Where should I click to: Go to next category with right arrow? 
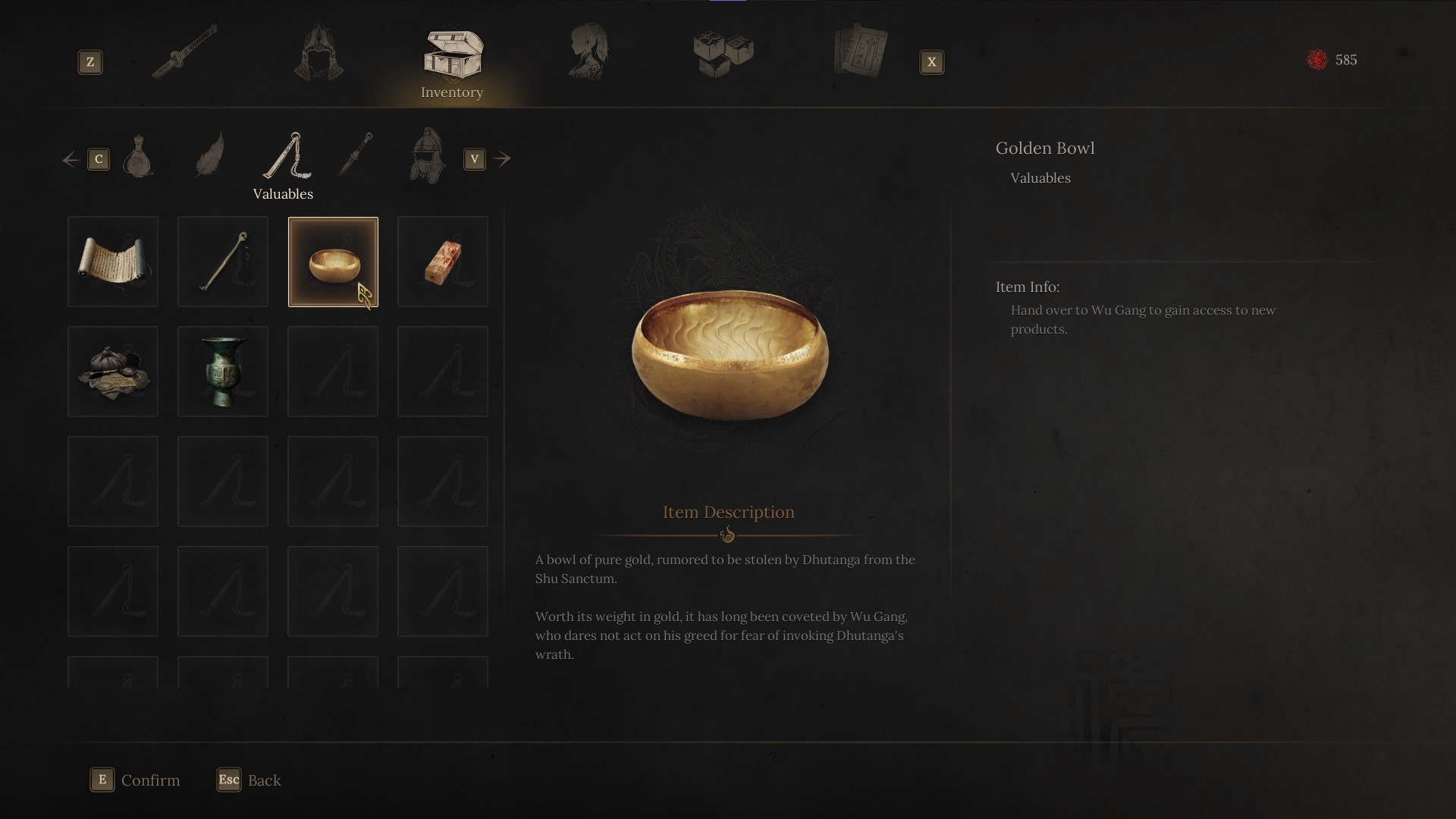(x=502, y=159)
